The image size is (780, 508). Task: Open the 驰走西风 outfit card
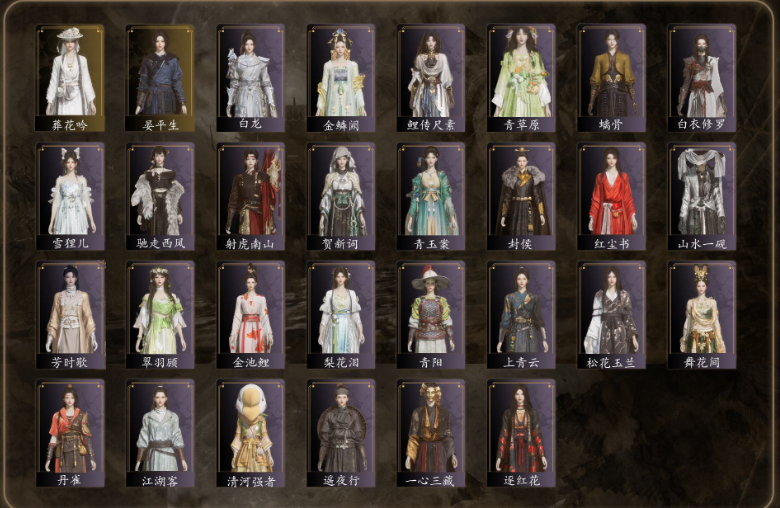[x=160, y=196]
